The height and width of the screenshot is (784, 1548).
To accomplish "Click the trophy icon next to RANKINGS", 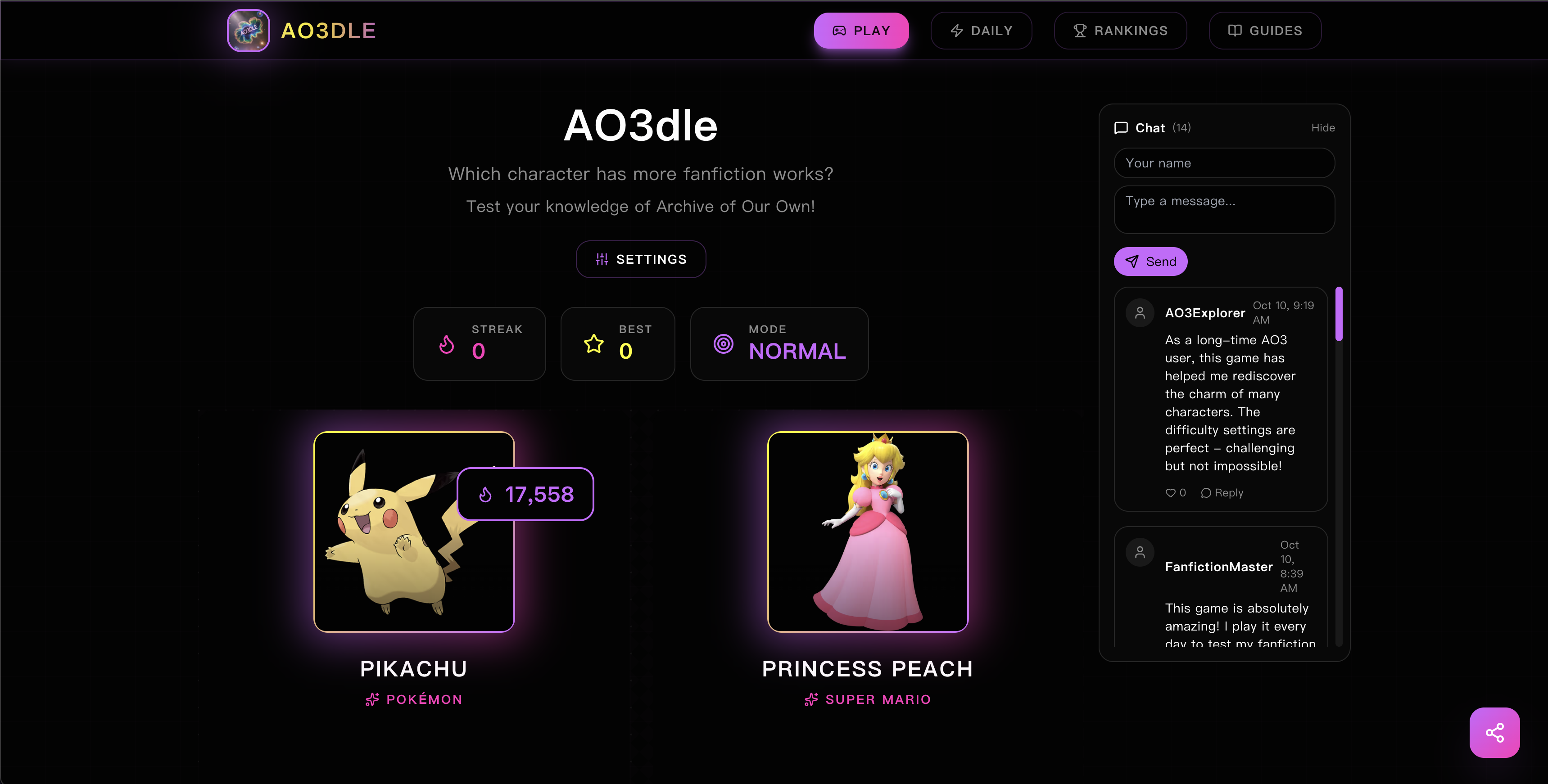I will (1079, 30).
